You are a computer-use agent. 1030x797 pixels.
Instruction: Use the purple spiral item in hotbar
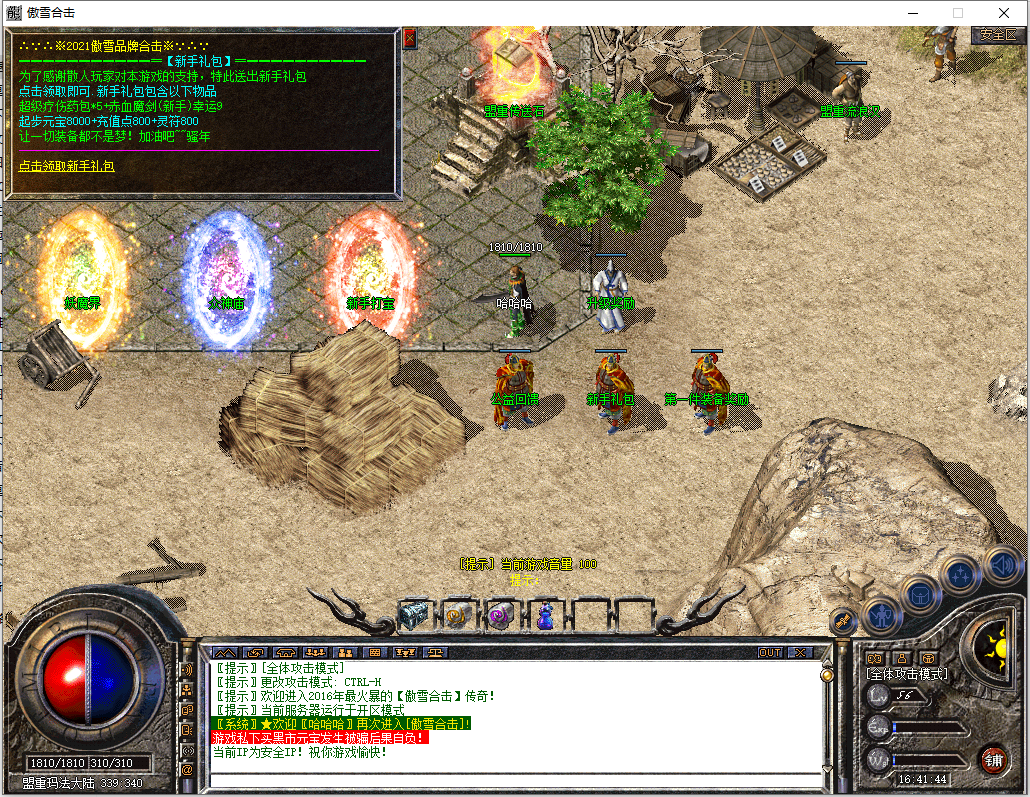coord(501,616)
